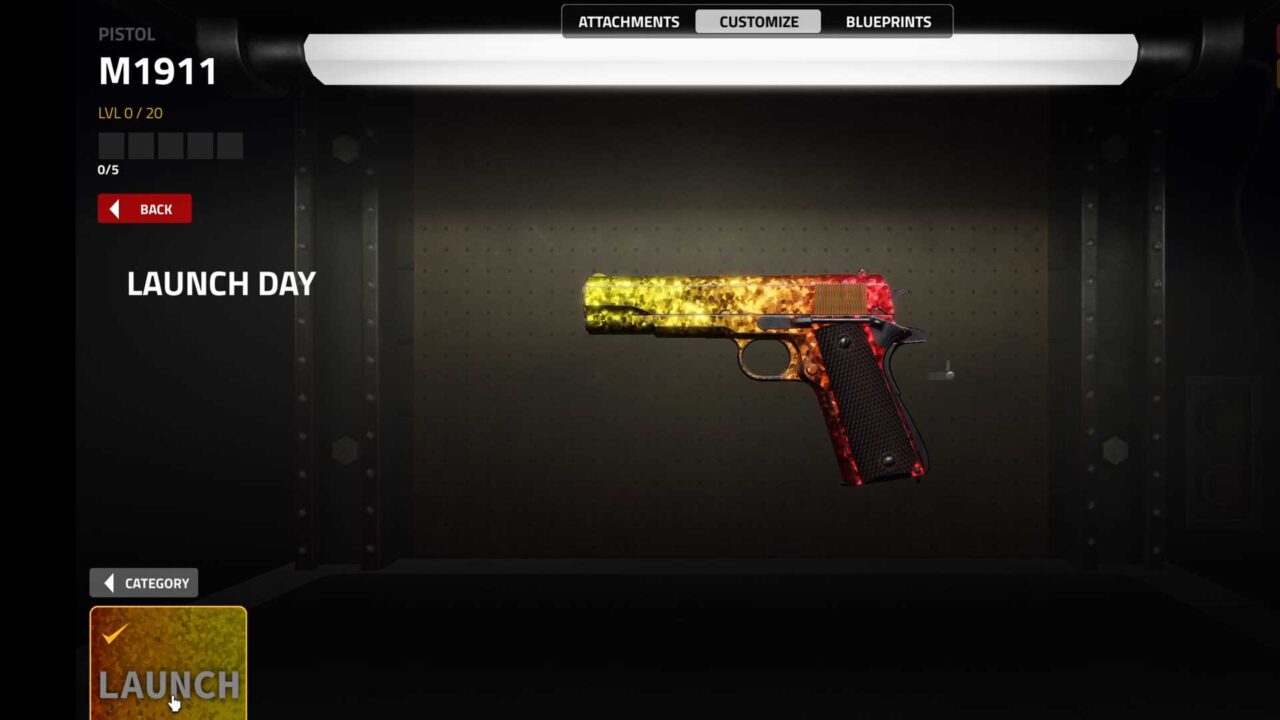Select the Launch camo skin tile
The image size is (1280, 720).
pyautogui.click(x=168, y=662)
